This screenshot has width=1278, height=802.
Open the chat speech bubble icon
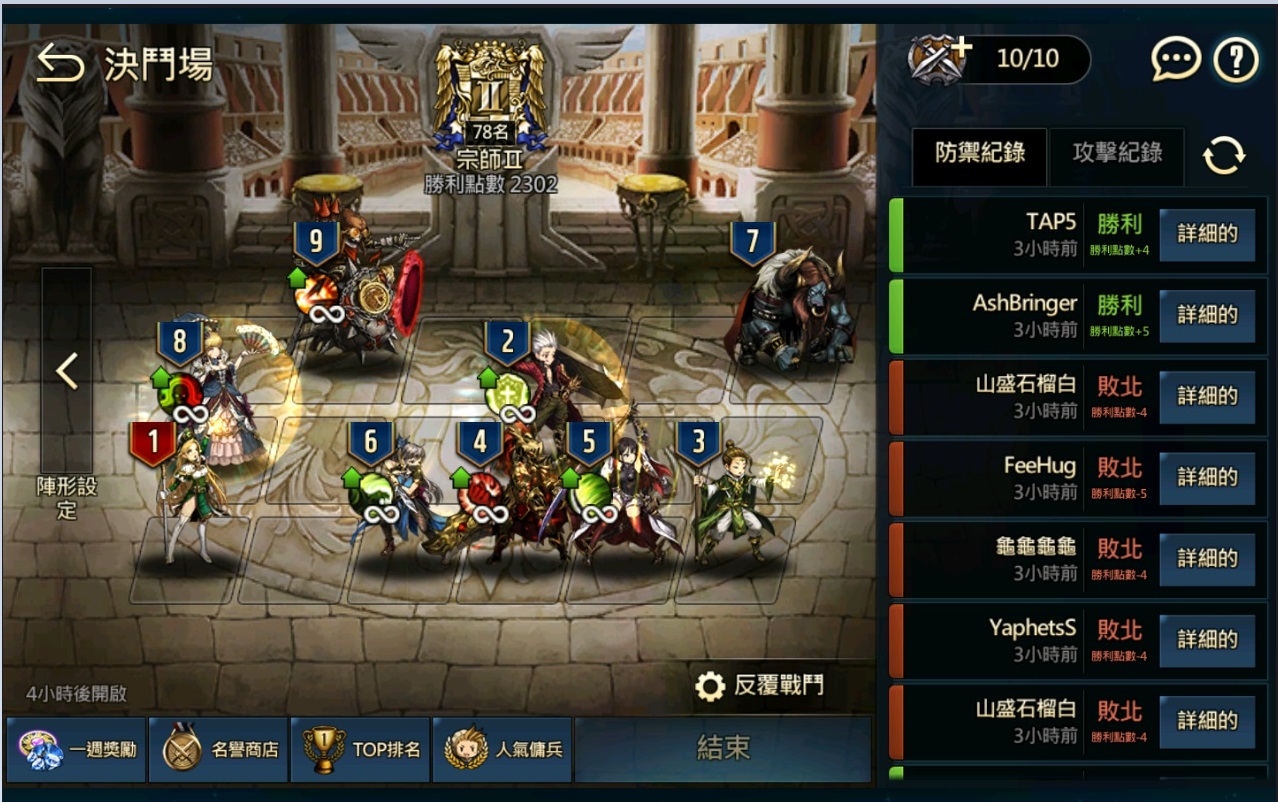pyautogui.click(x=1175, y=61)
